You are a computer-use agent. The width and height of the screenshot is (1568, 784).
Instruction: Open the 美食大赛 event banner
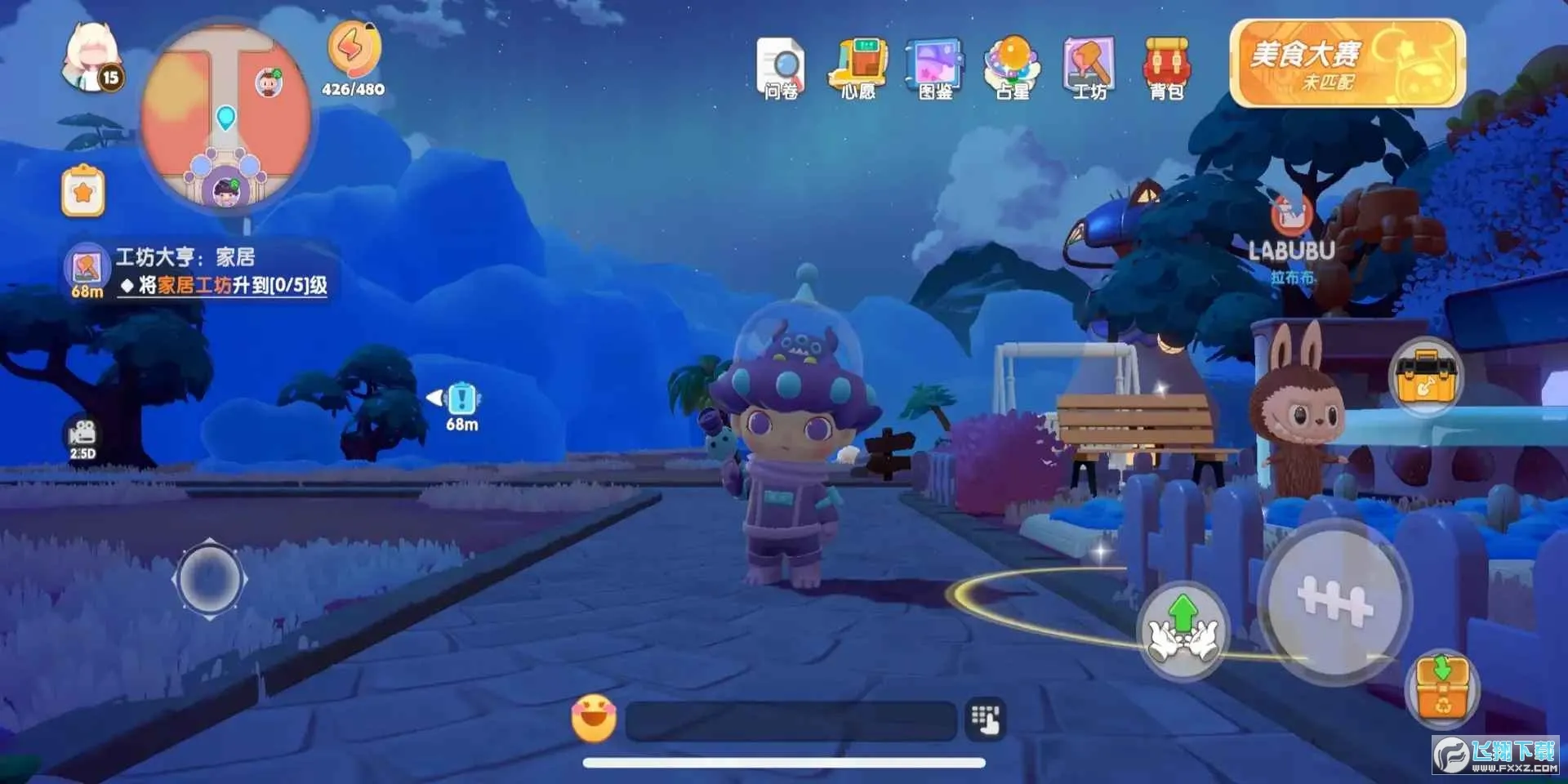[1347, 64]
